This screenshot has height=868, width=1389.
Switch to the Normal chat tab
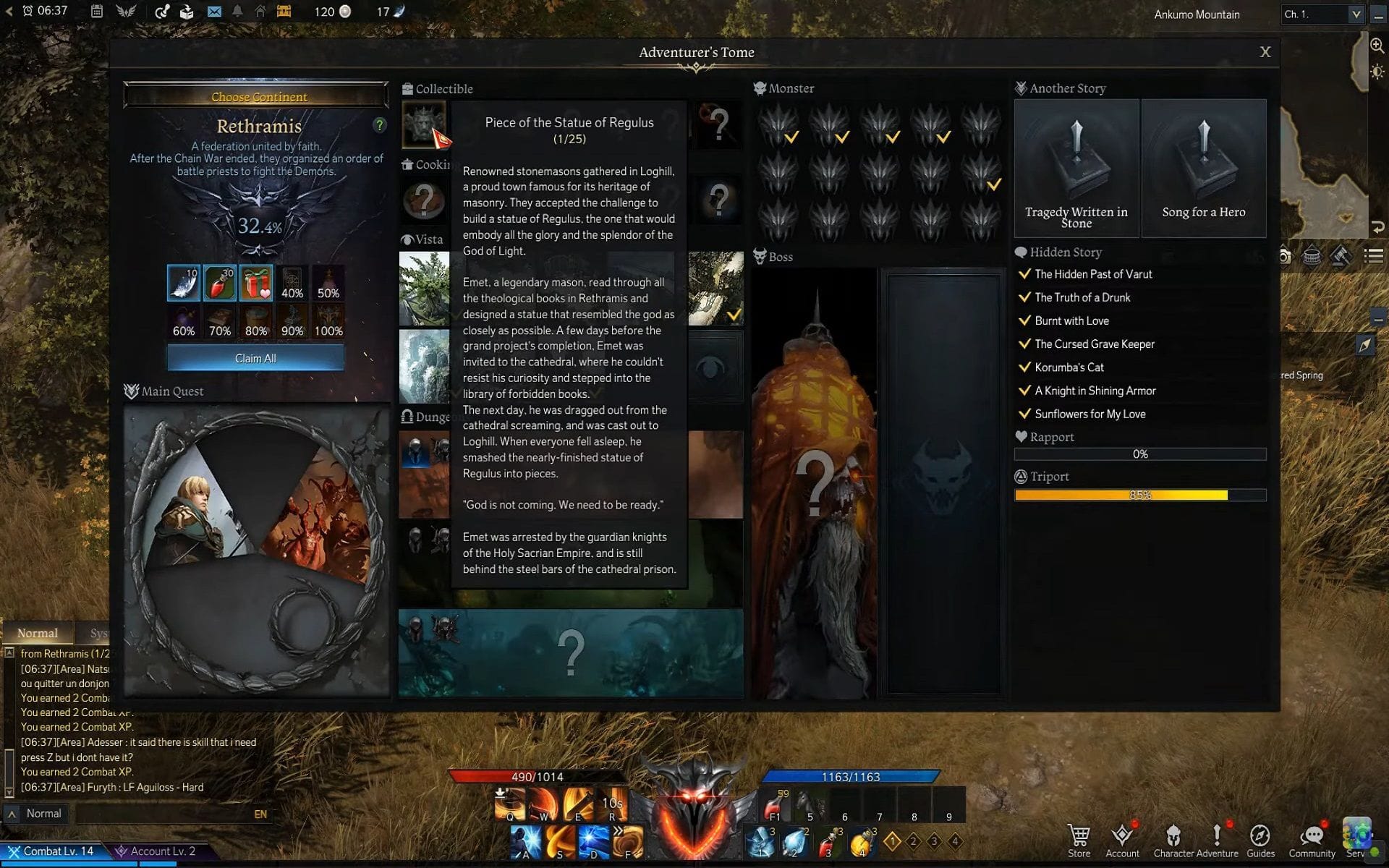pyautogui.click(x=38, y=633)
